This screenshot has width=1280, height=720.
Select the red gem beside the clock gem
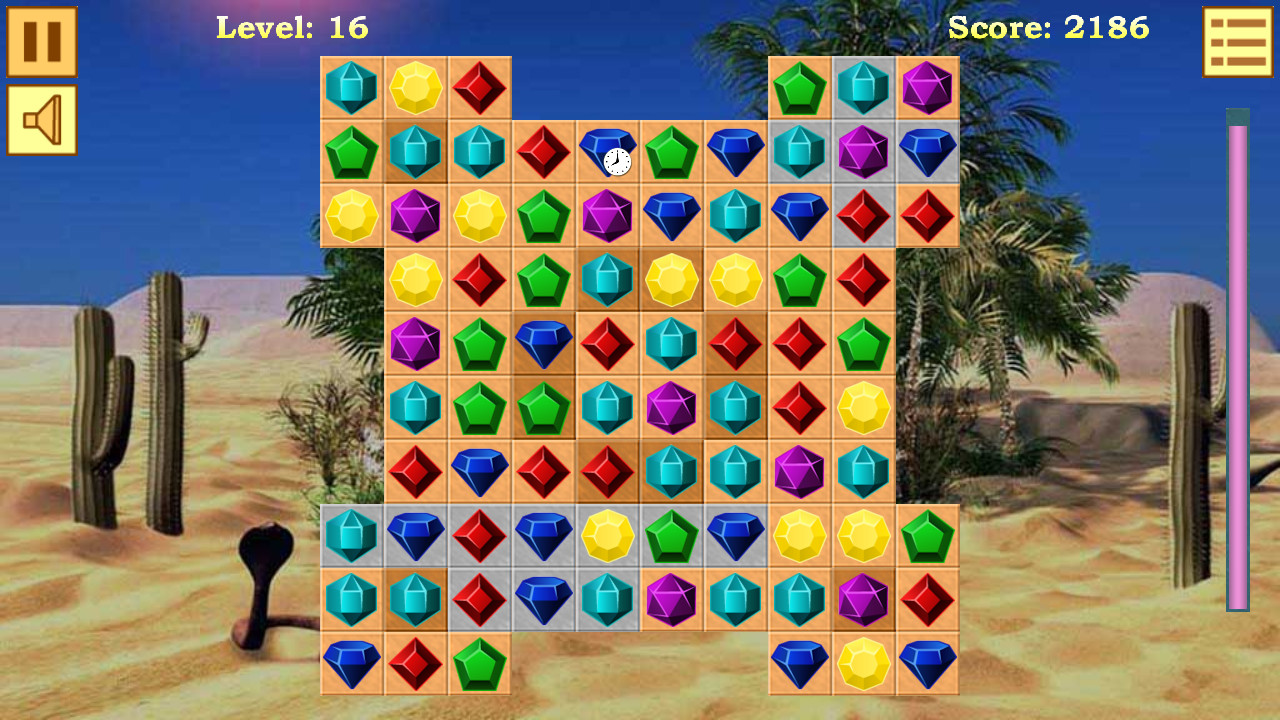click(x=543, y=154)
